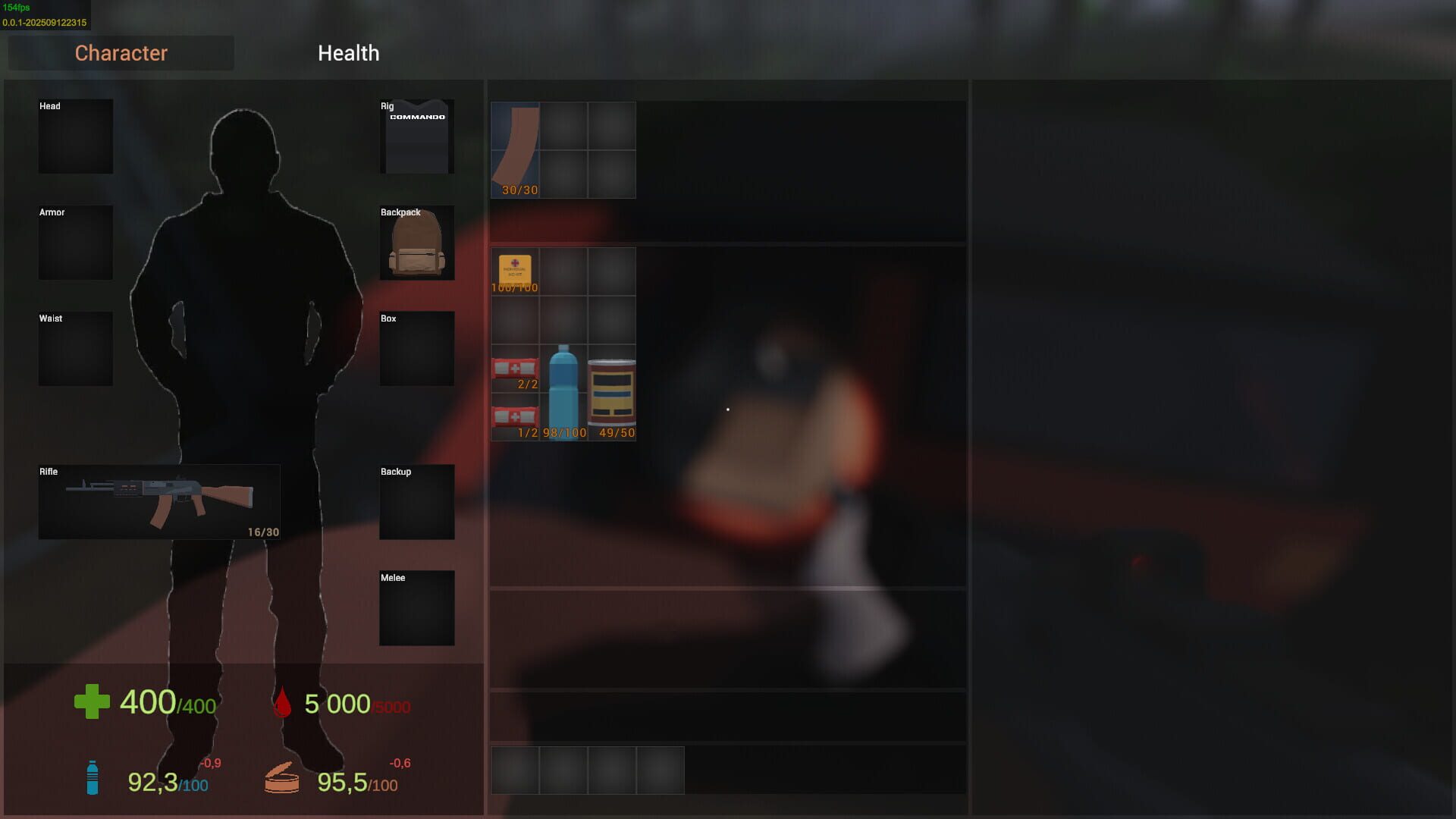
Task: Switch to the Health tab
Action: 348,53
